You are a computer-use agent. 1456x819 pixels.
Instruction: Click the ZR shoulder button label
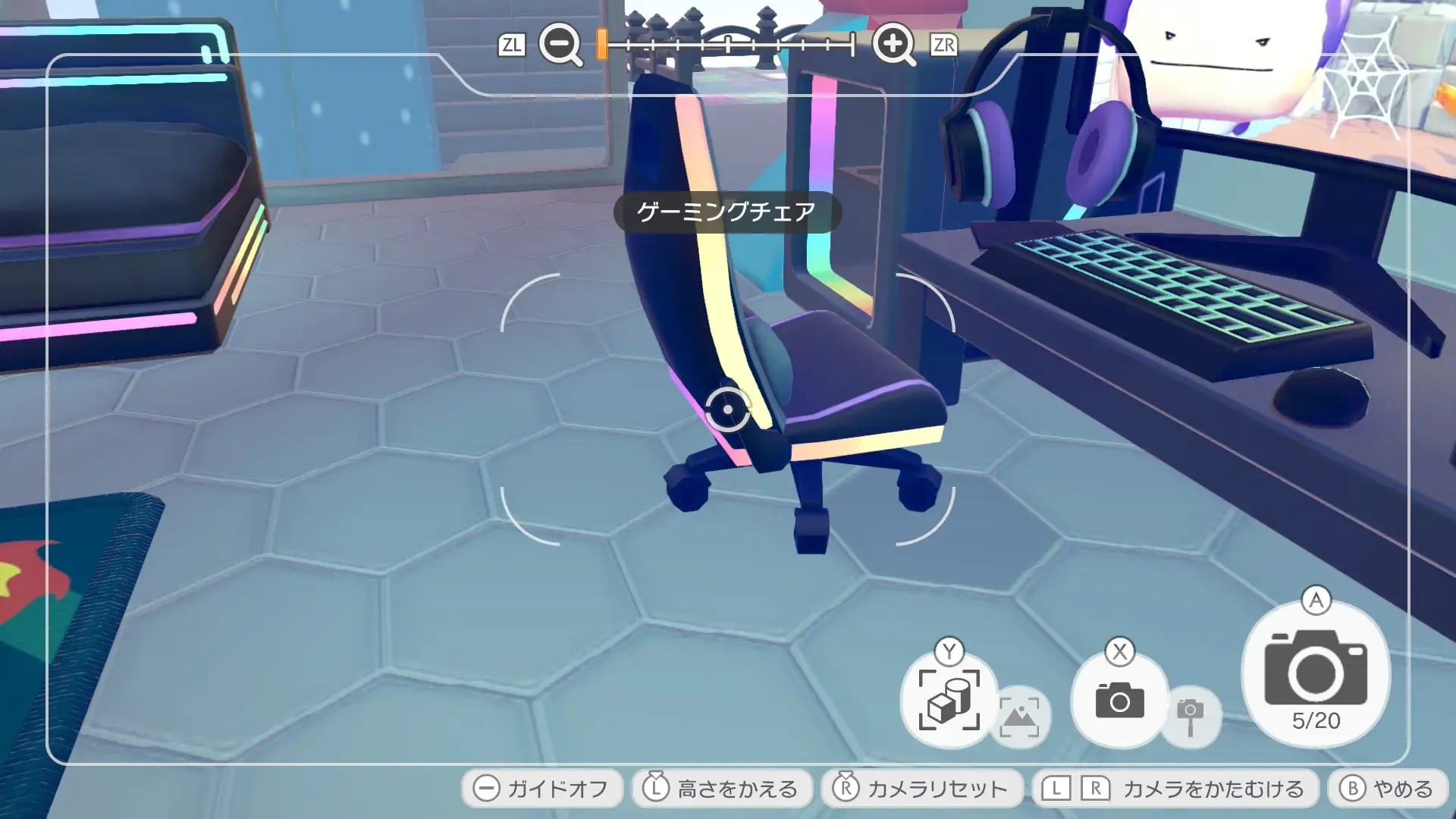[944, 43]
